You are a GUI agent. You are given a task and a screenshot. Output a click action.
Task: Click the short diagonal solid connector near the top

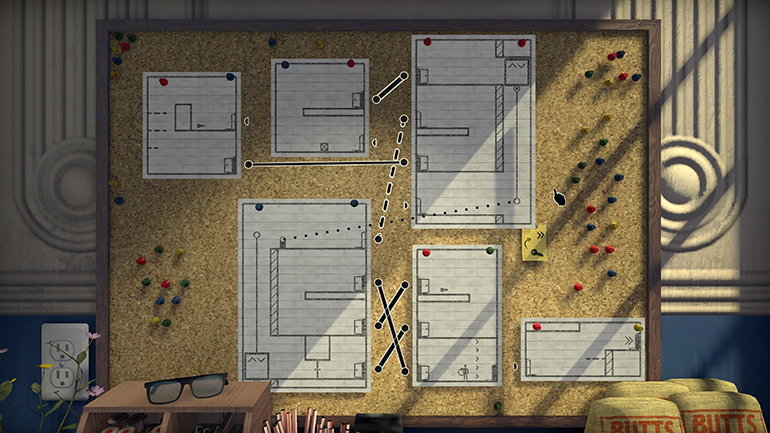(390, 88)
